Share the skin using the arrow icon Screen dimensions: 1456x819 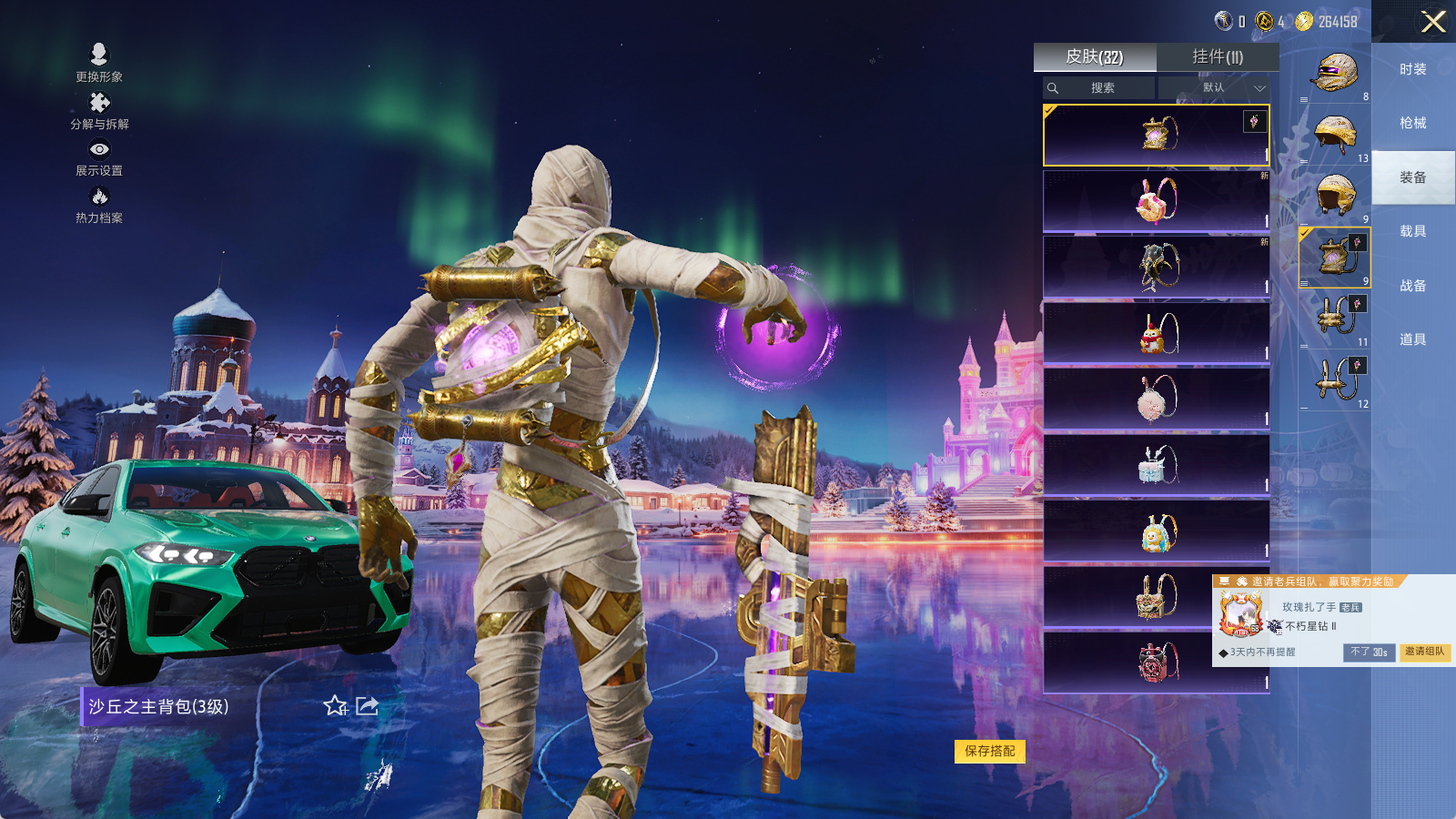[367, 706]
